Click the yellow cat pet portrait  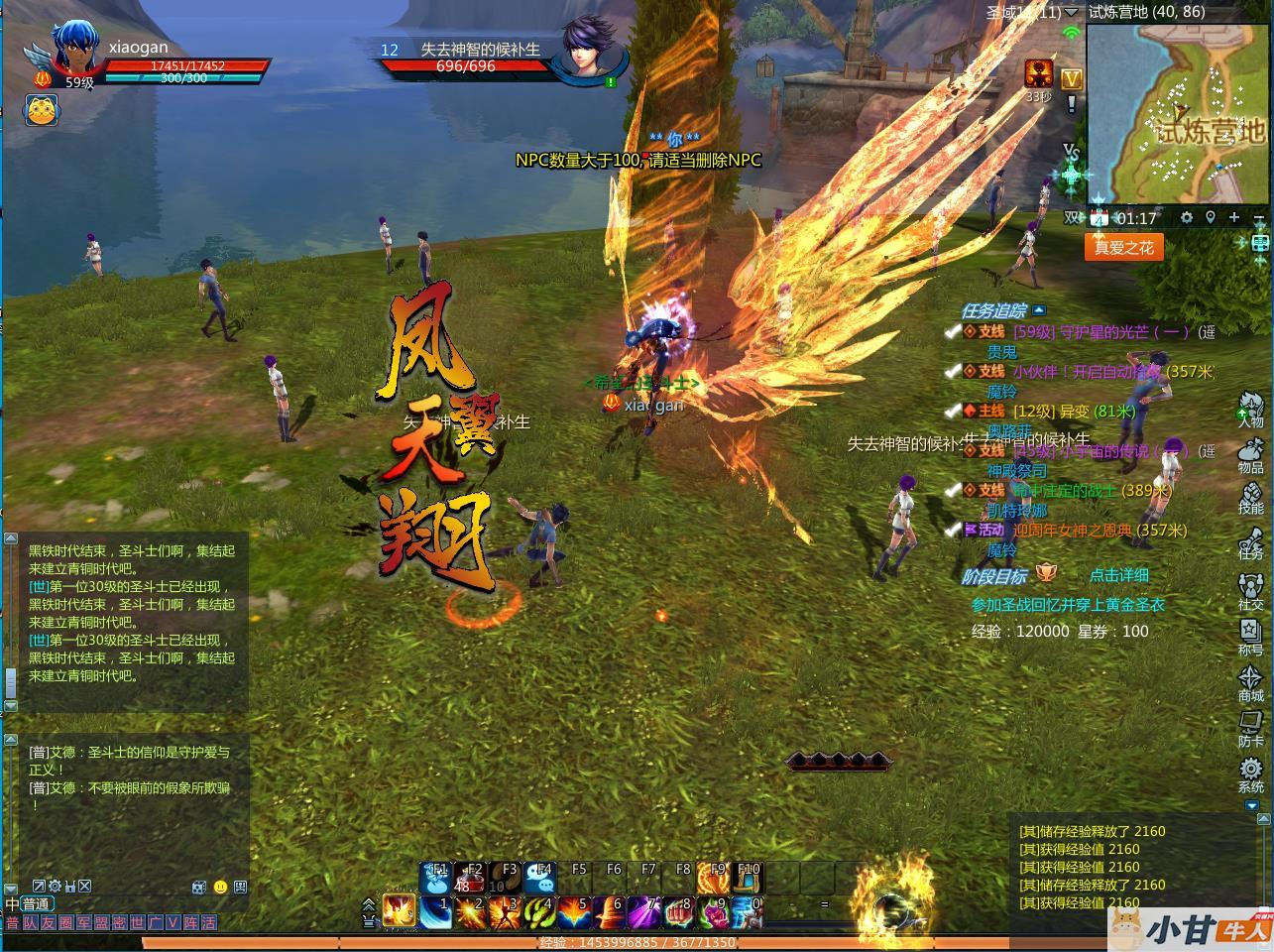40,110
